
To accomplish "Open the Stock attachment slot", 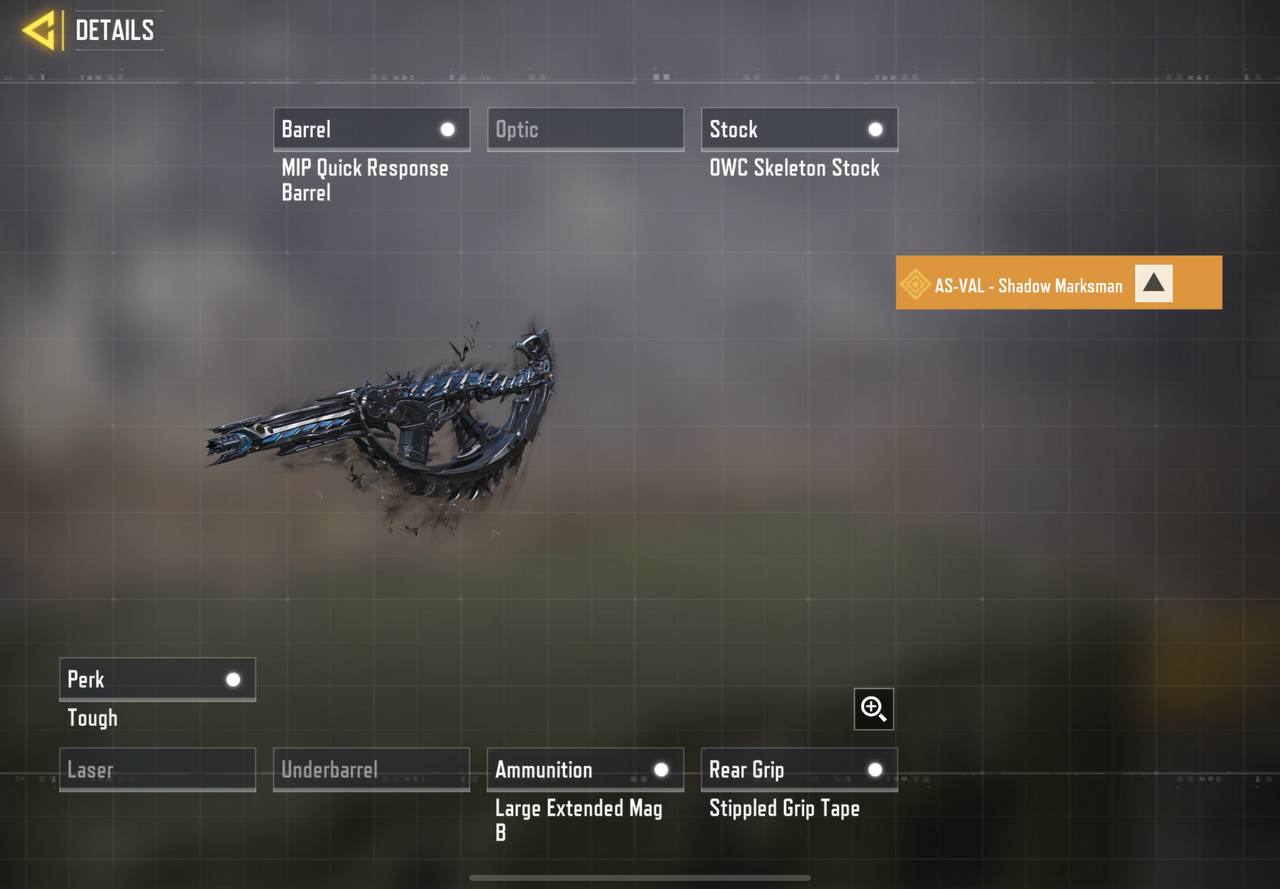I will [799, 129].
